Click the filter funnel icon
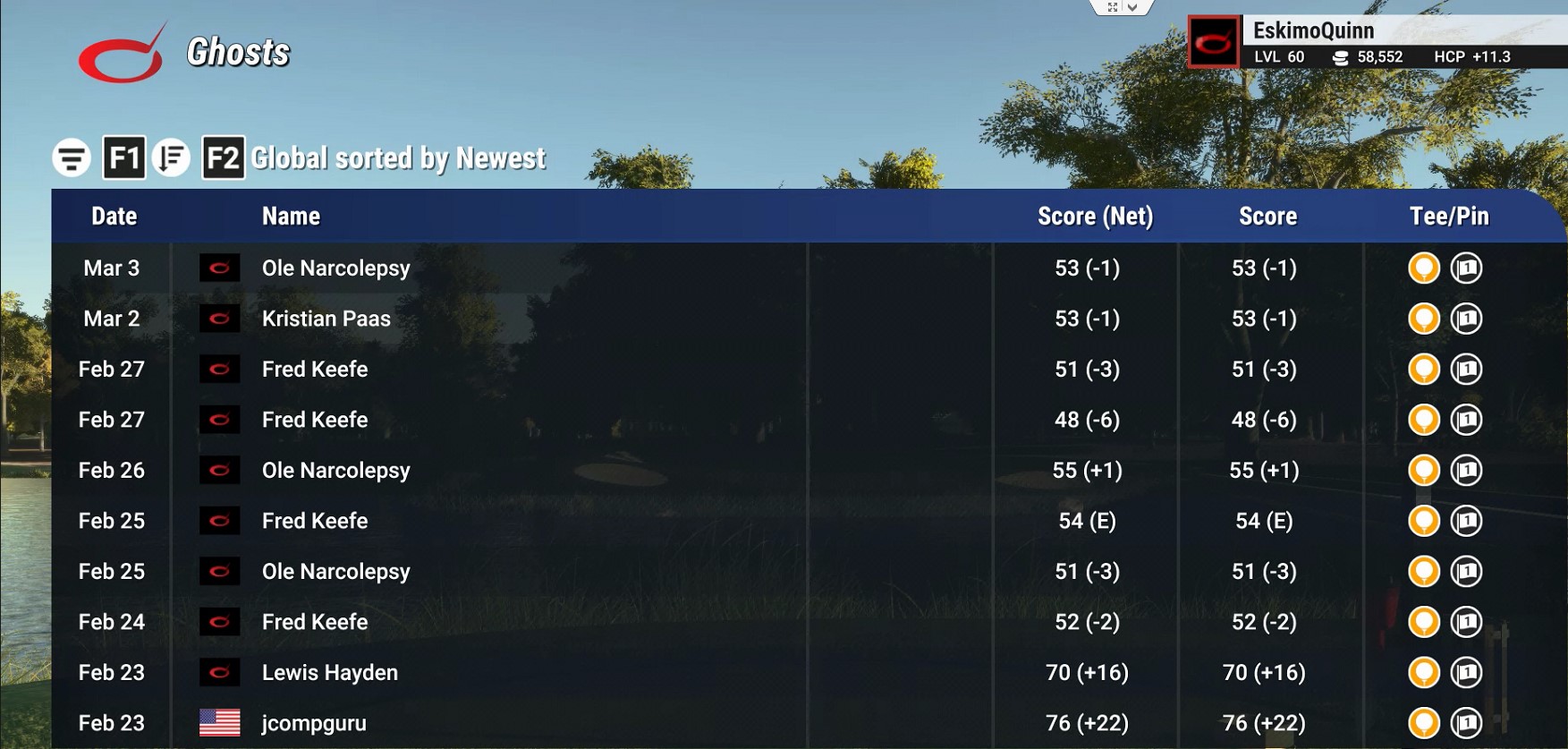 [x=73, y=156]
